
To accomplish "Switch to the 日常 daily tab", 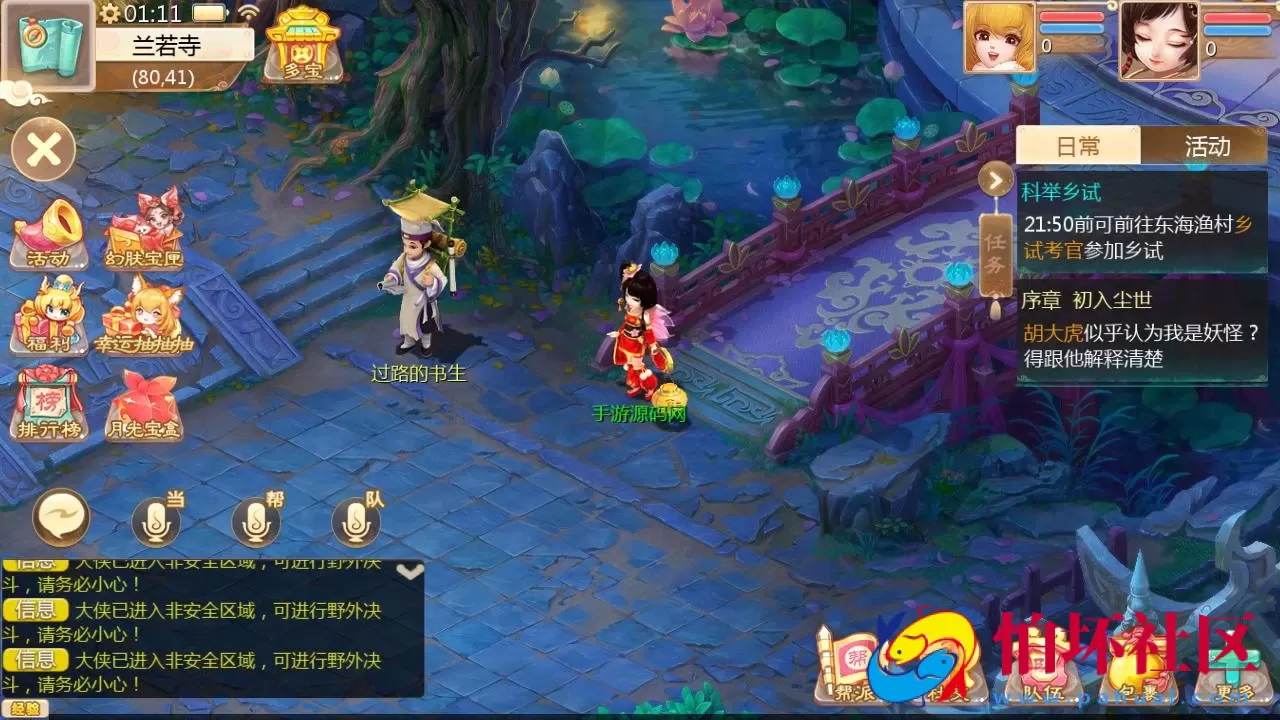I will 1080,147.
